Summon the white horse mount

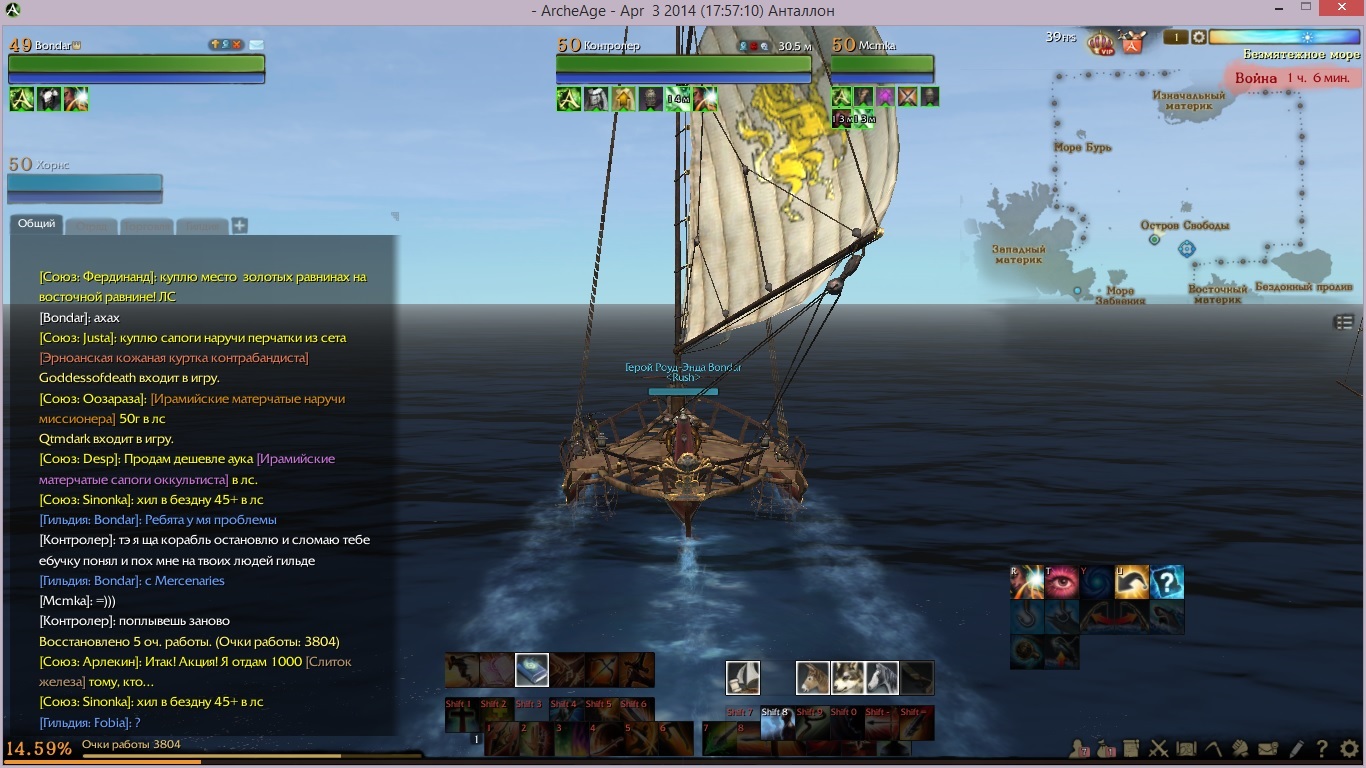(882, 677)
